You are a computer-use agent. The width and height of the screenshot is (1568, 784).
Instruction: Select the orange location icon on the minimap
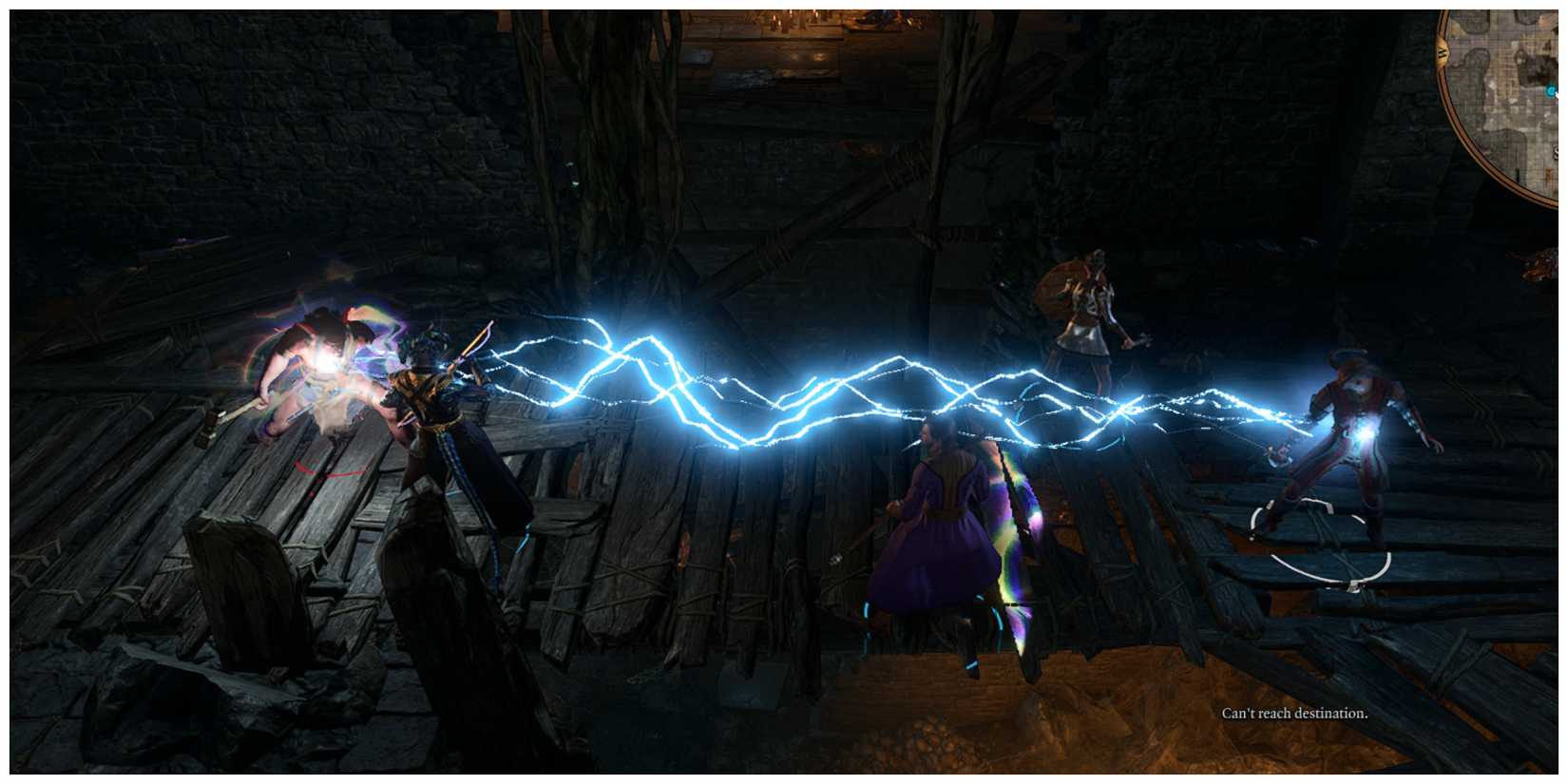point(1547,174)
